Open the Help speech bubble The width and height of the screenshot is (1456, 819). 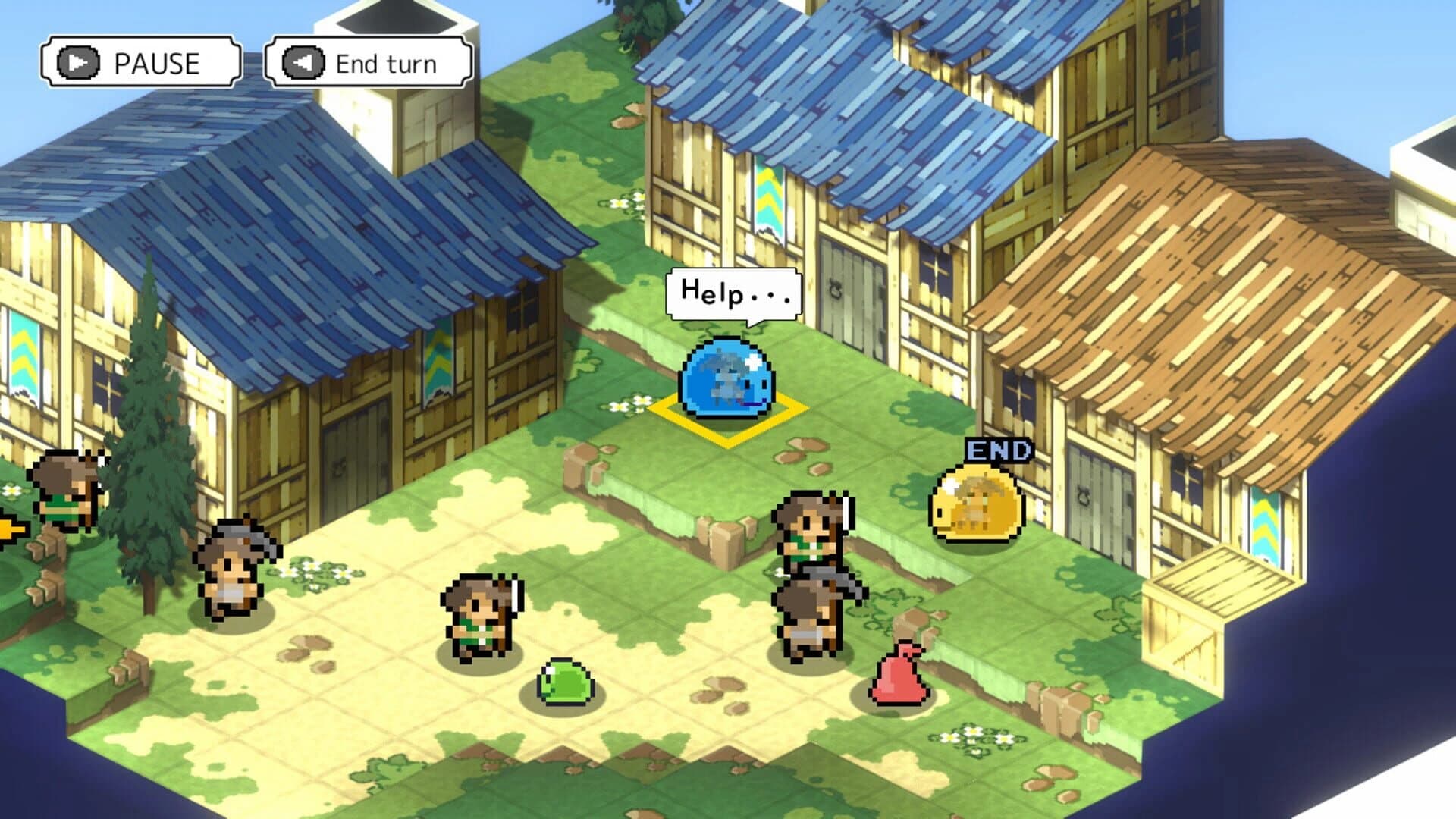tap(732, 296)
